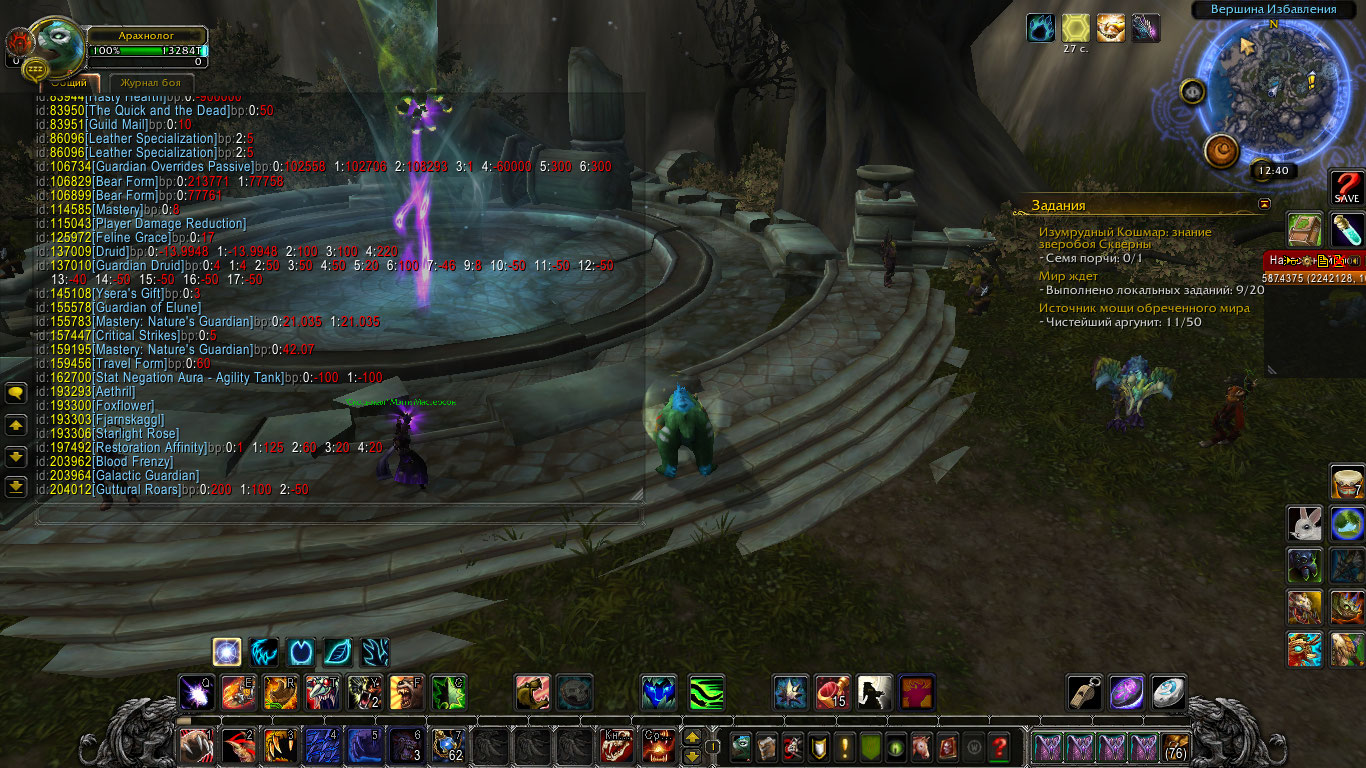This screenshot has width=1366, height=768.
Task: Open the red question mark help button
Action: [x=998, y=746]
